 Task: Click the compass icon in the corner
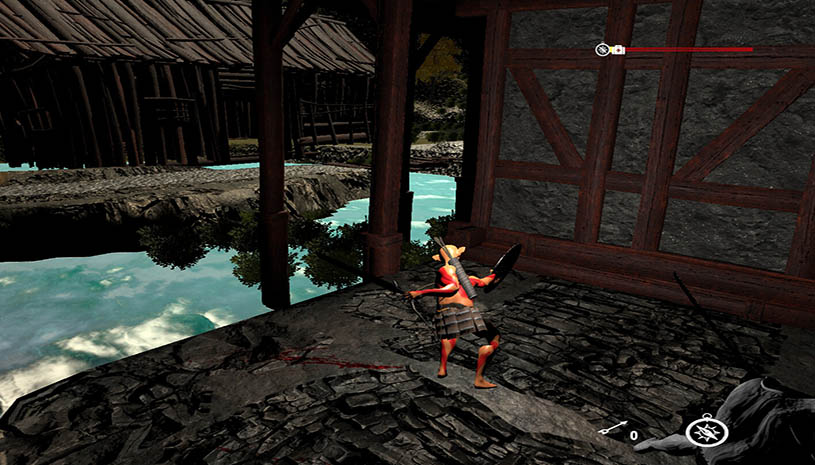[x=706, y=431]
